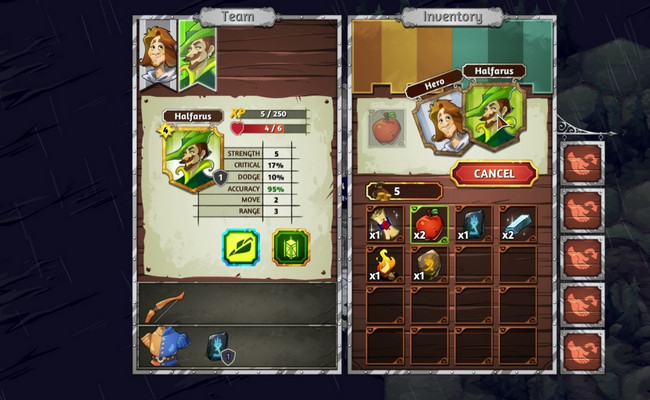Cancel the item use
Screen dimensions: 650x400
pyautogui.click(x=494, y=173)
